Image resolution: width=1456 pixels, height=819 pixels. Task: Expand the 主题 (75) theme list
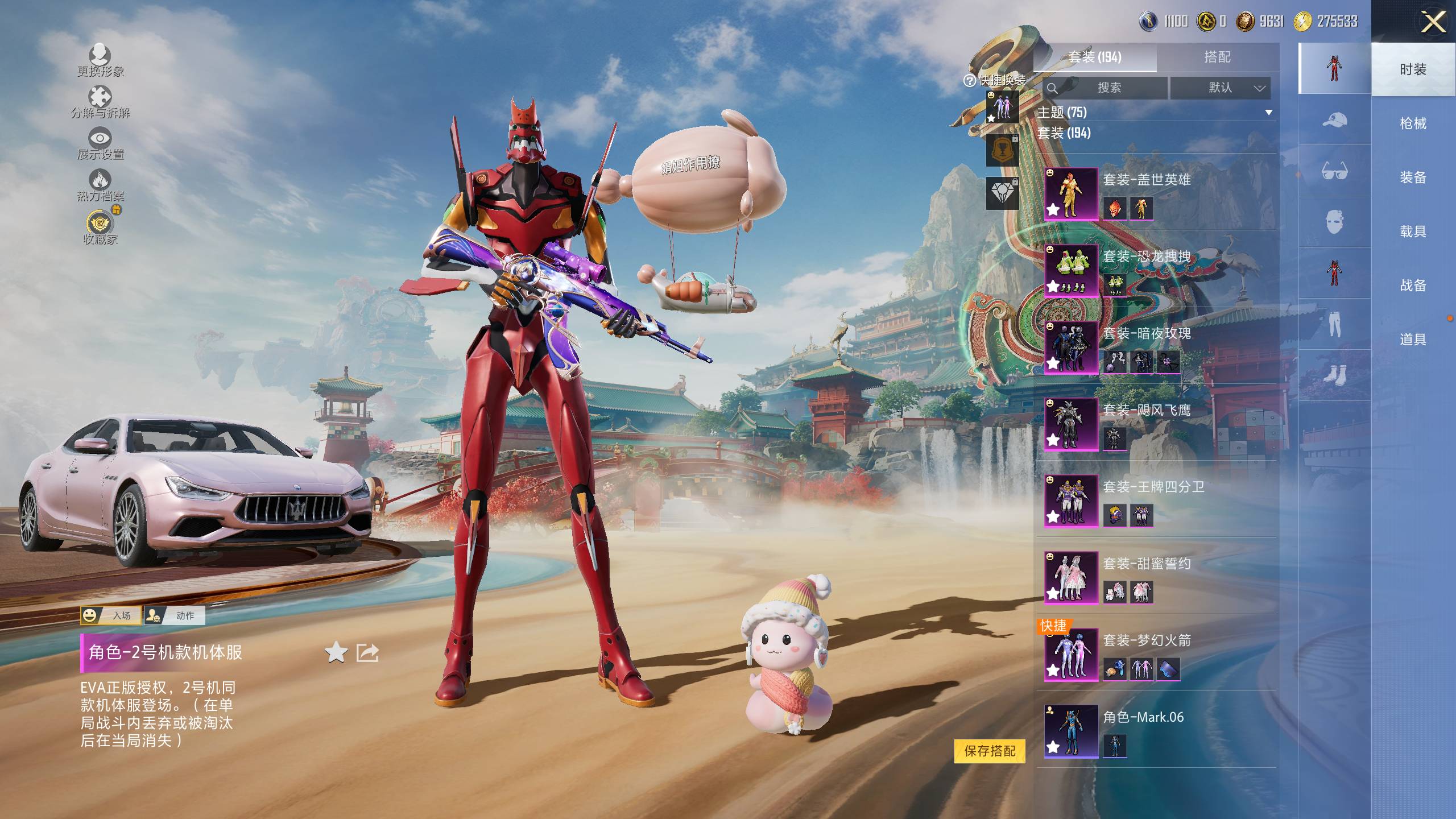(x=1268, y=113)
